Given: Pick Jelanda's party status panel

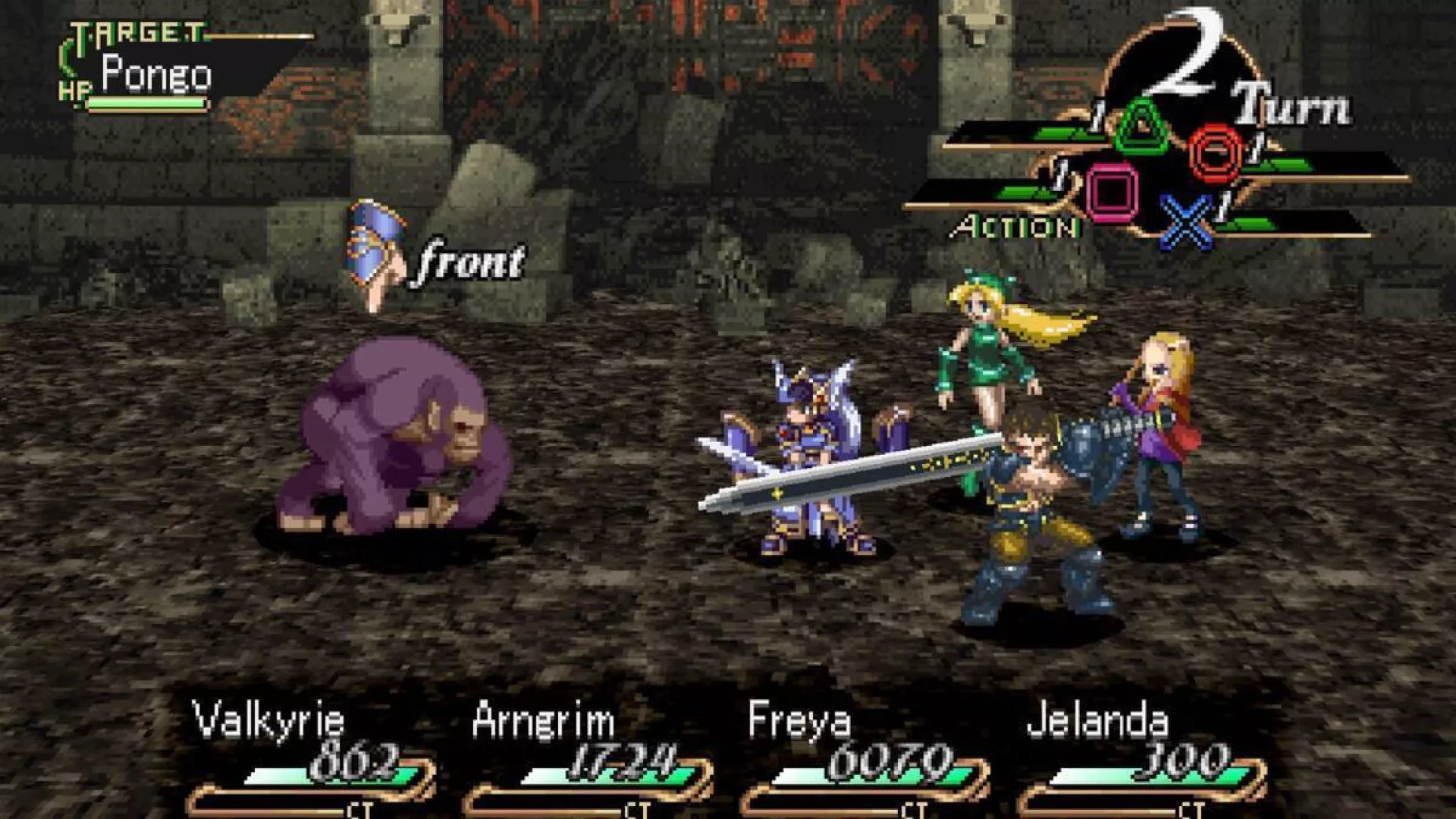Looking at the screenshot, I should click(1141, 758).
